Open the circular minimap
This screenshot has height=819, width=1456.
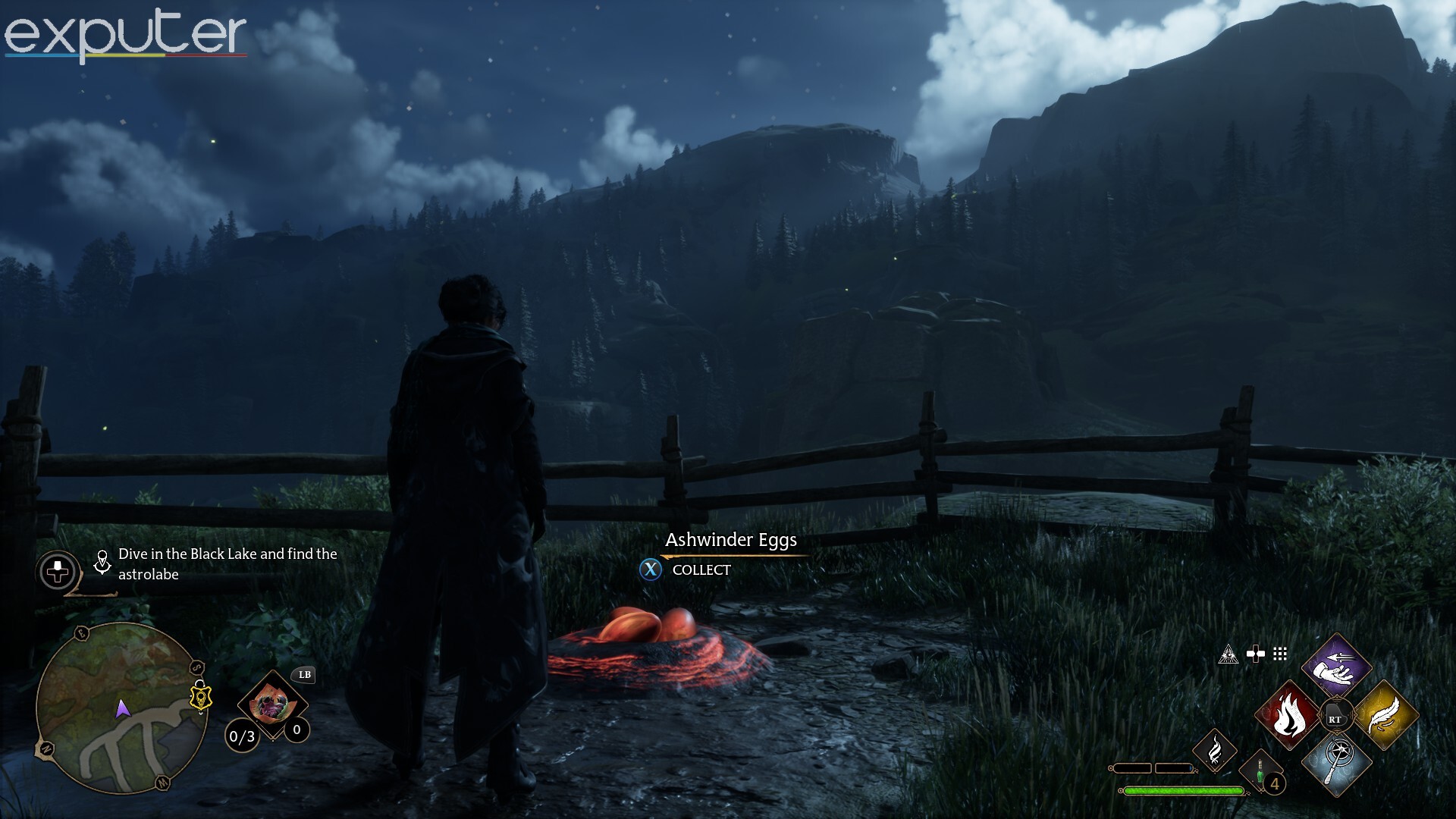tap(121, 708)
